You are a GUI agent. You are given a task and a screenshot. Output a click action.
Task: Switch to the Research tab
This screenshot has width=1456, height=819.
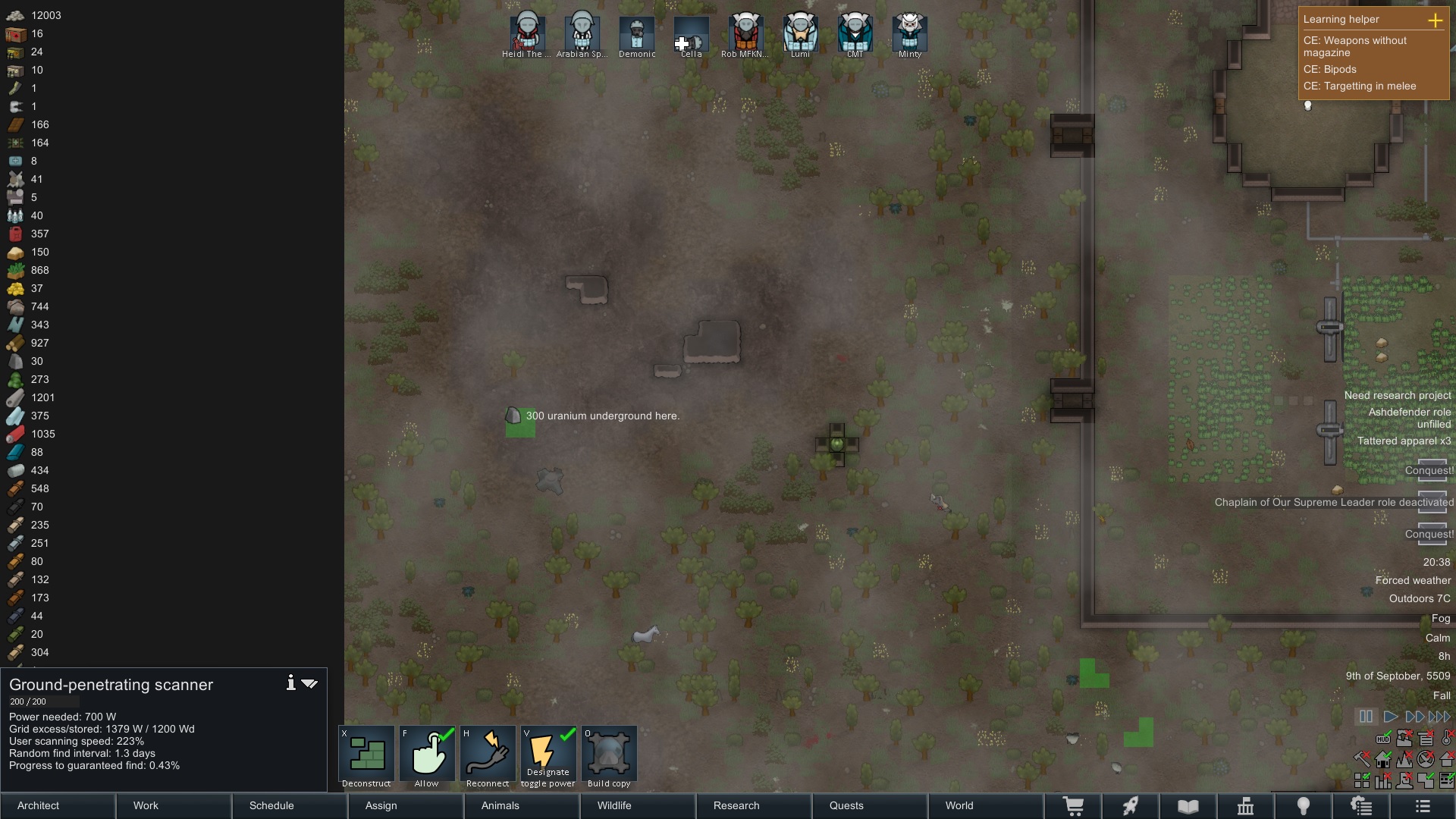pos(736,806)
